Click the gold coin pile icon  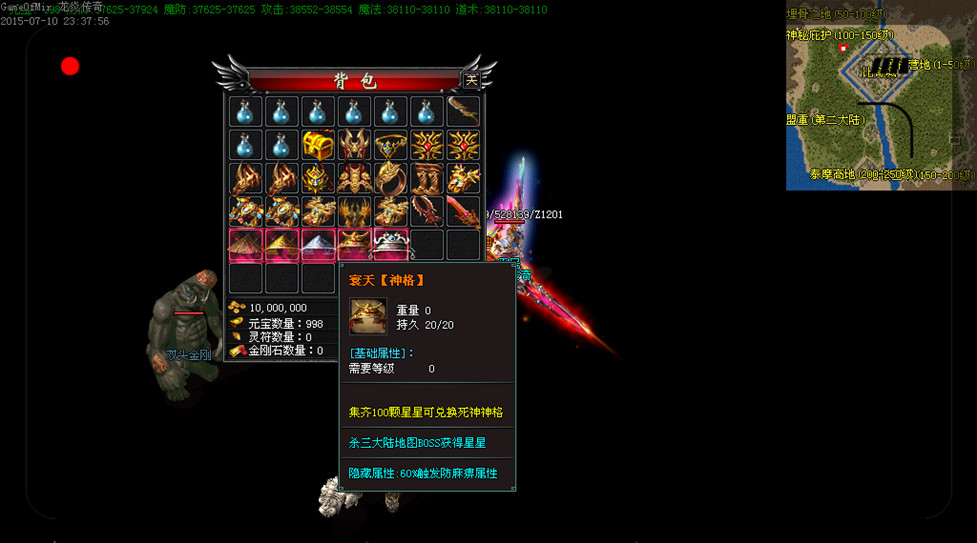[237, 307]
